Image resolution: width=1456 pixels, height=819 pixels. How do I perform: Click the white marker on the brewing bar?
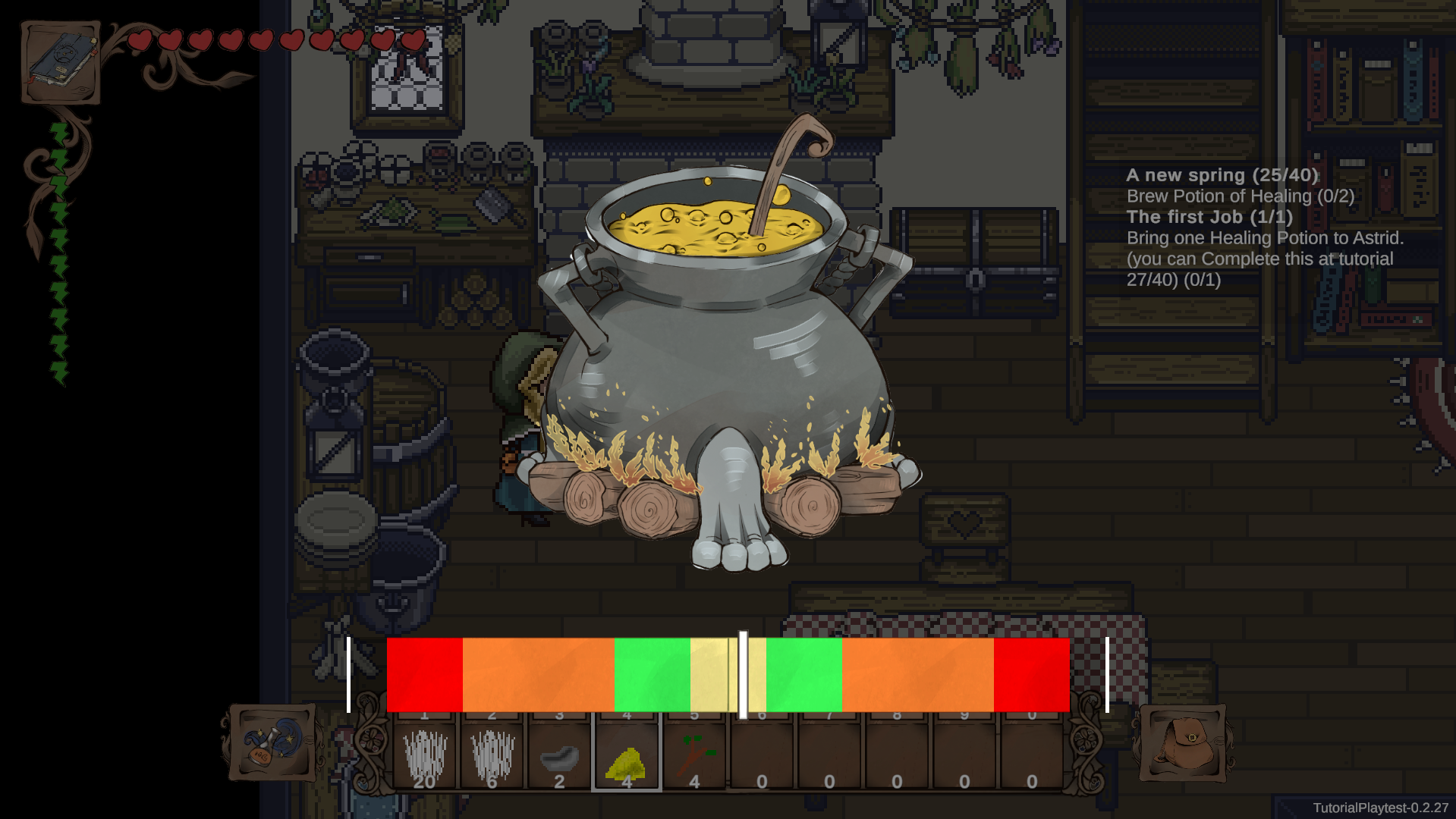click(x=742, y=675)
